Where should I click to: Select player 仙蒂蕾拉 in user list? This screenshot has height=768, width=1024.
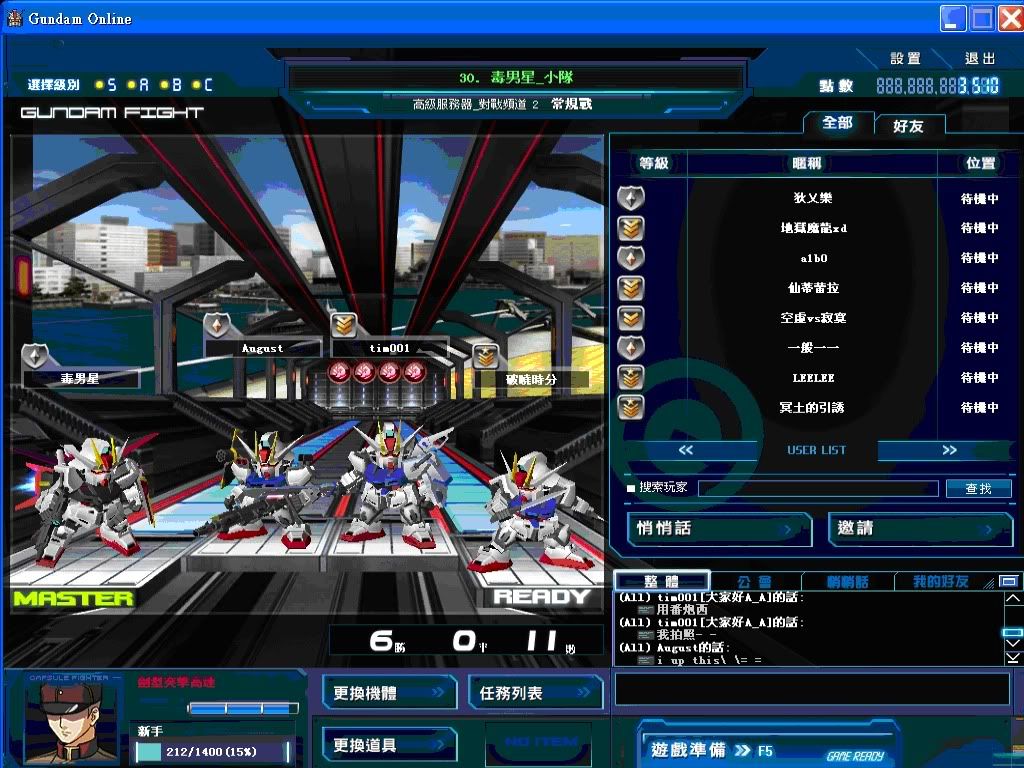tap(812, 288)
